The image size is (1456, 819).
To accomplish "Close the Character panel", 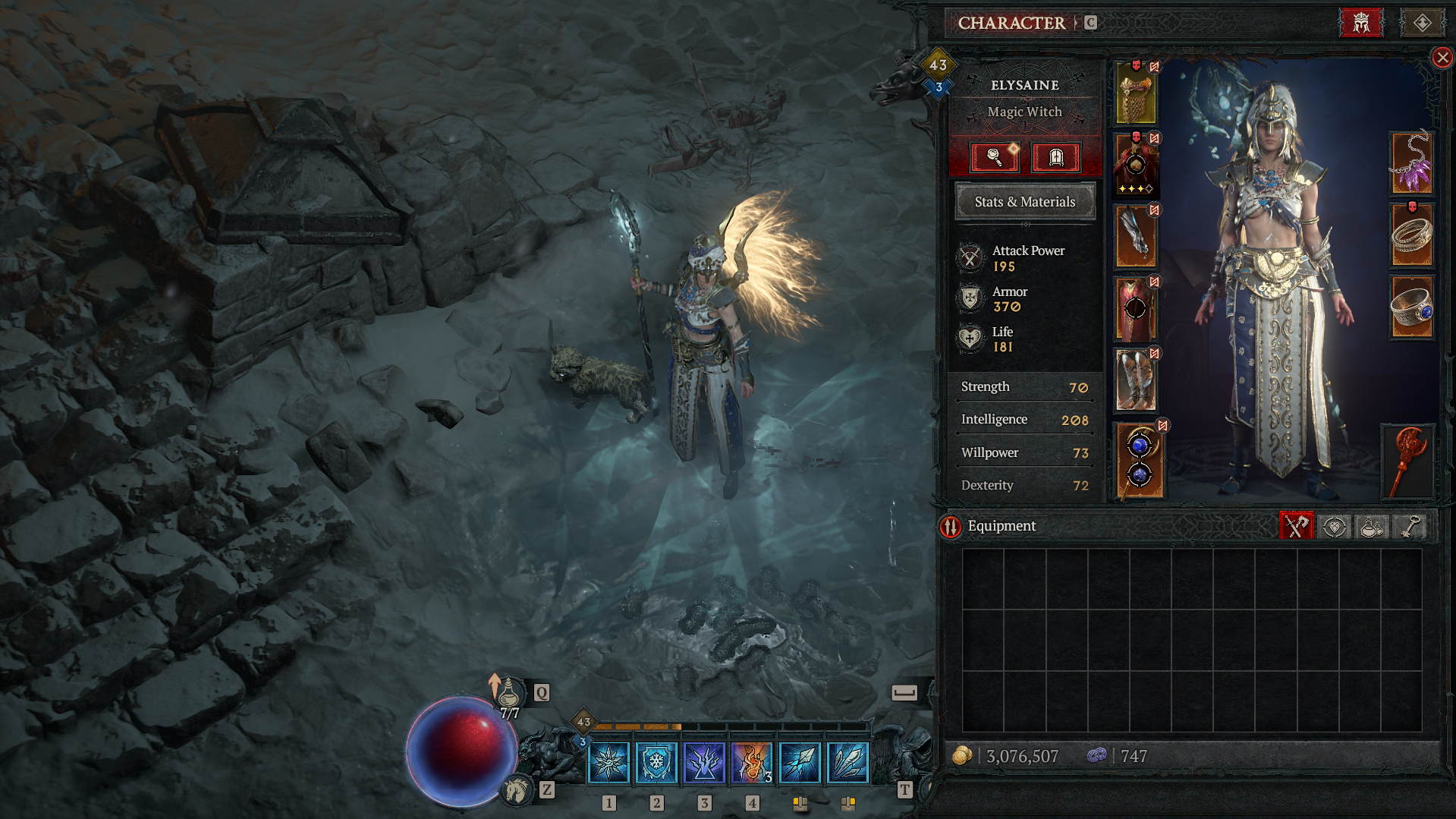I will tap(1442, 58).
